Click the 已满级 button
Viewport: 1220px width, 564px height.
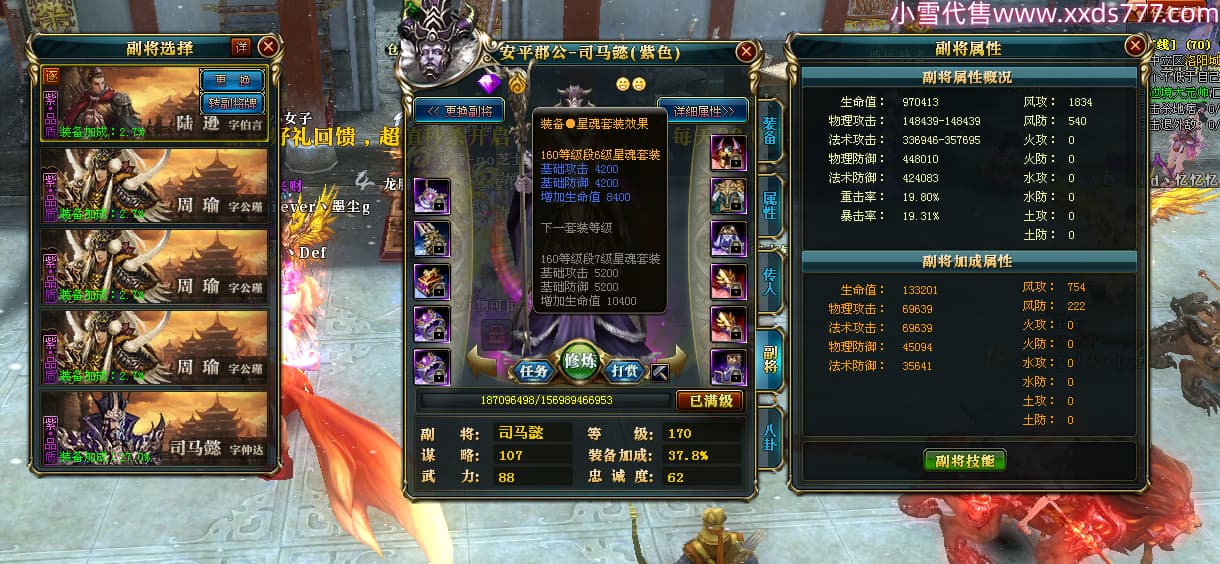click(x=710, y=400)
